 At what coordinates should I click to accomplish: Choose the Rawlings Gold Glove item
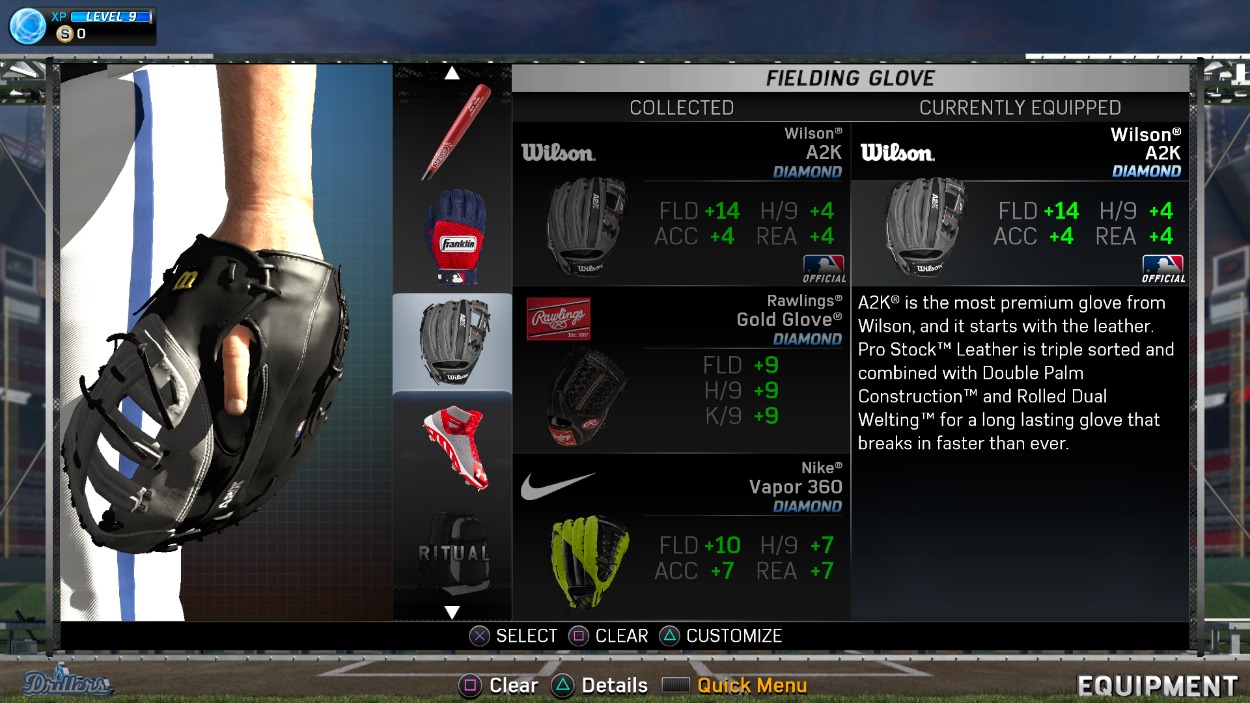pos(681,372)
